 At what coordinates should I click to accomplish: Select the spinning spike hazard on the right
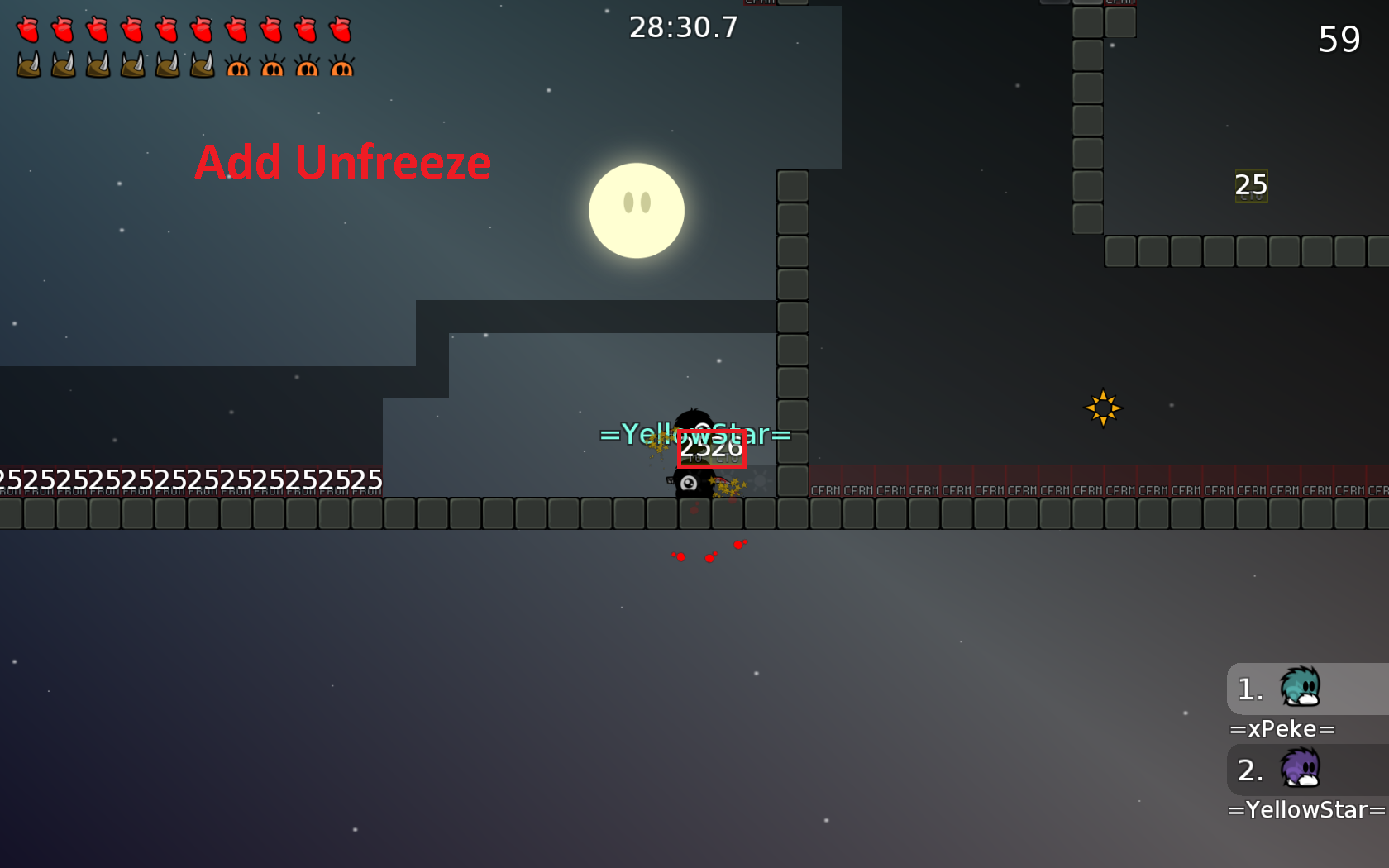point(1103,407)
